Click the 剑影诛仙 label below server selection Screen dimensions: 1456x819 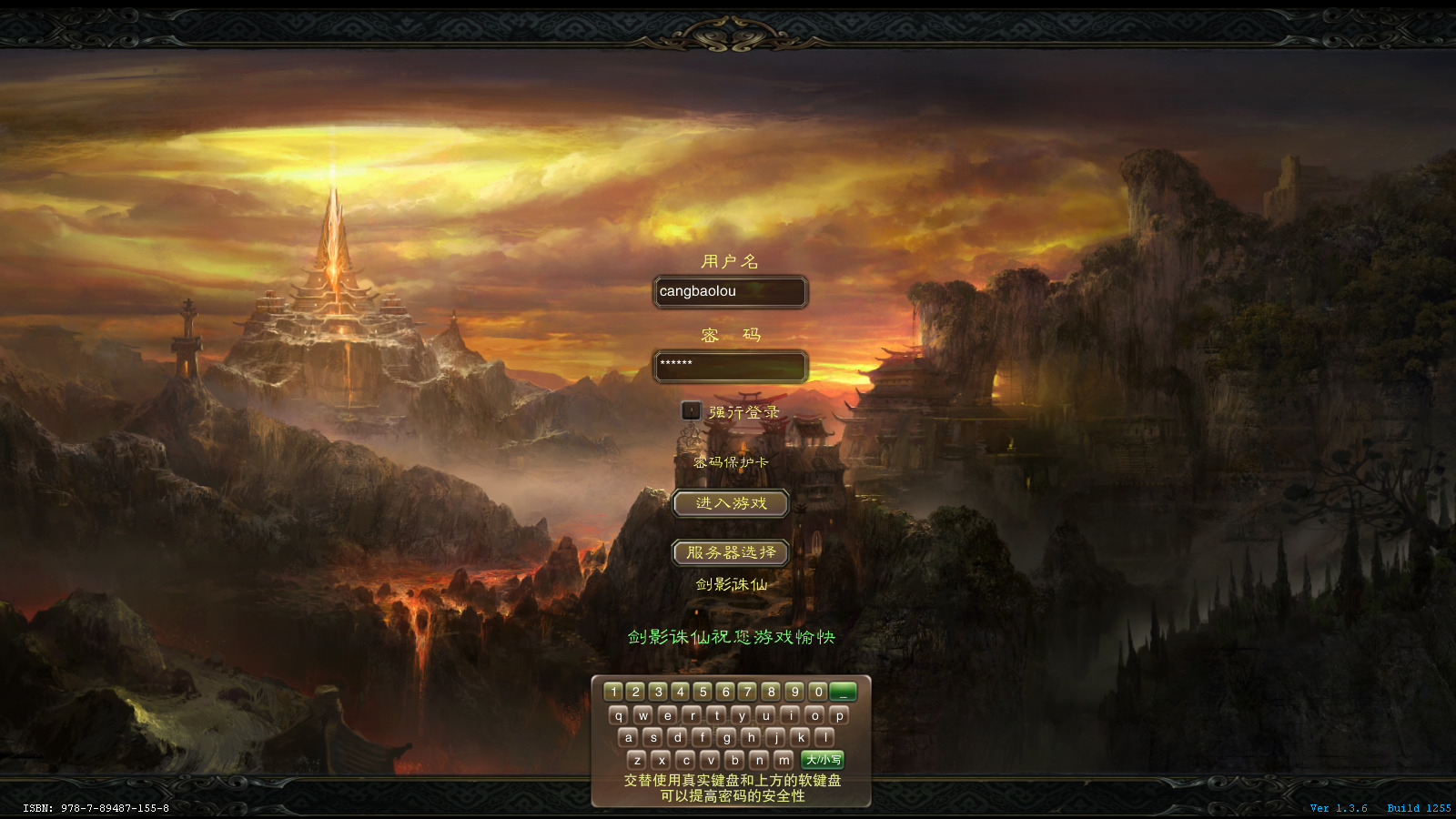click(731, 585)
